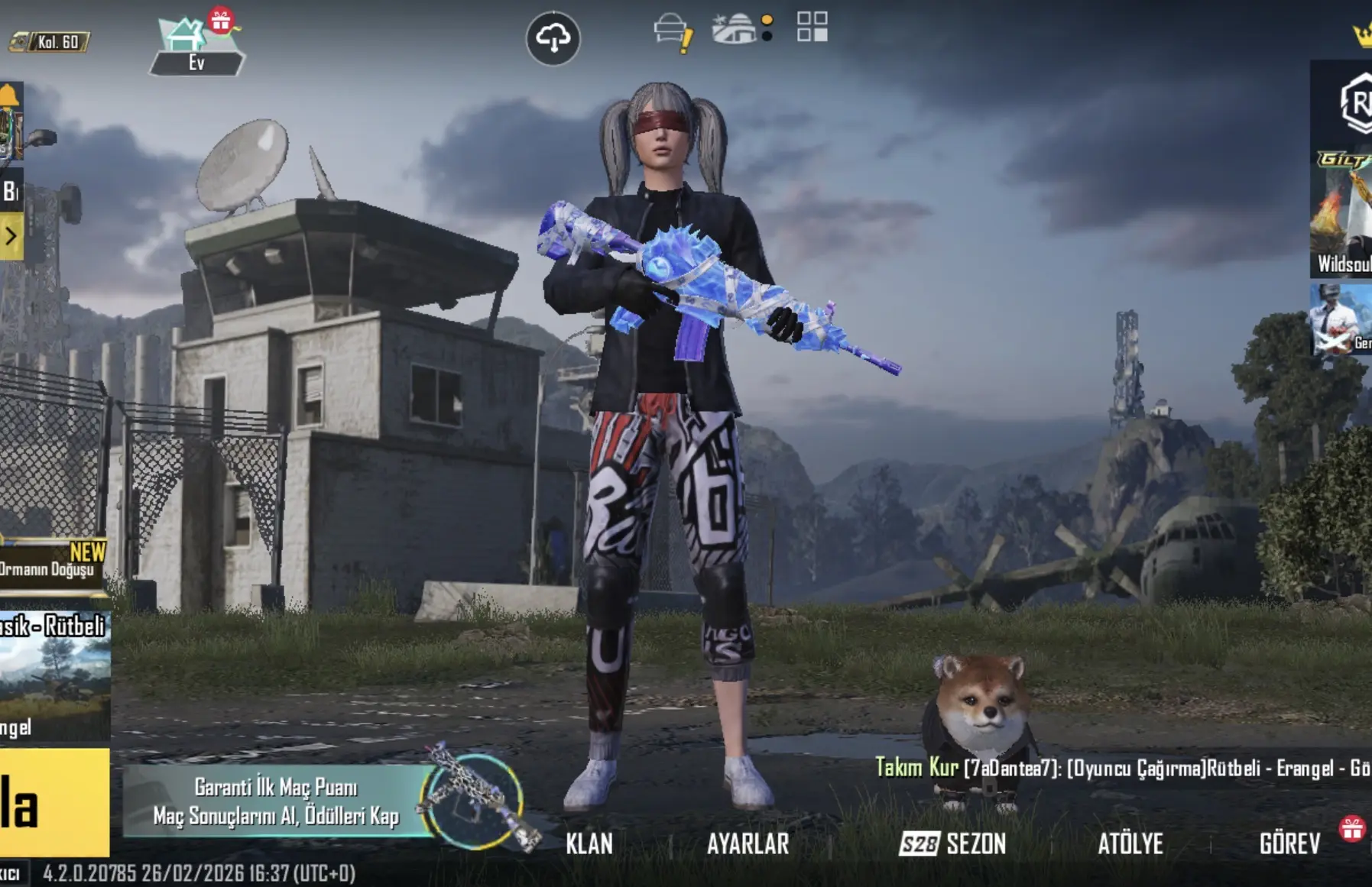Select the Erangel map mode thumbnail

point(54,677)
